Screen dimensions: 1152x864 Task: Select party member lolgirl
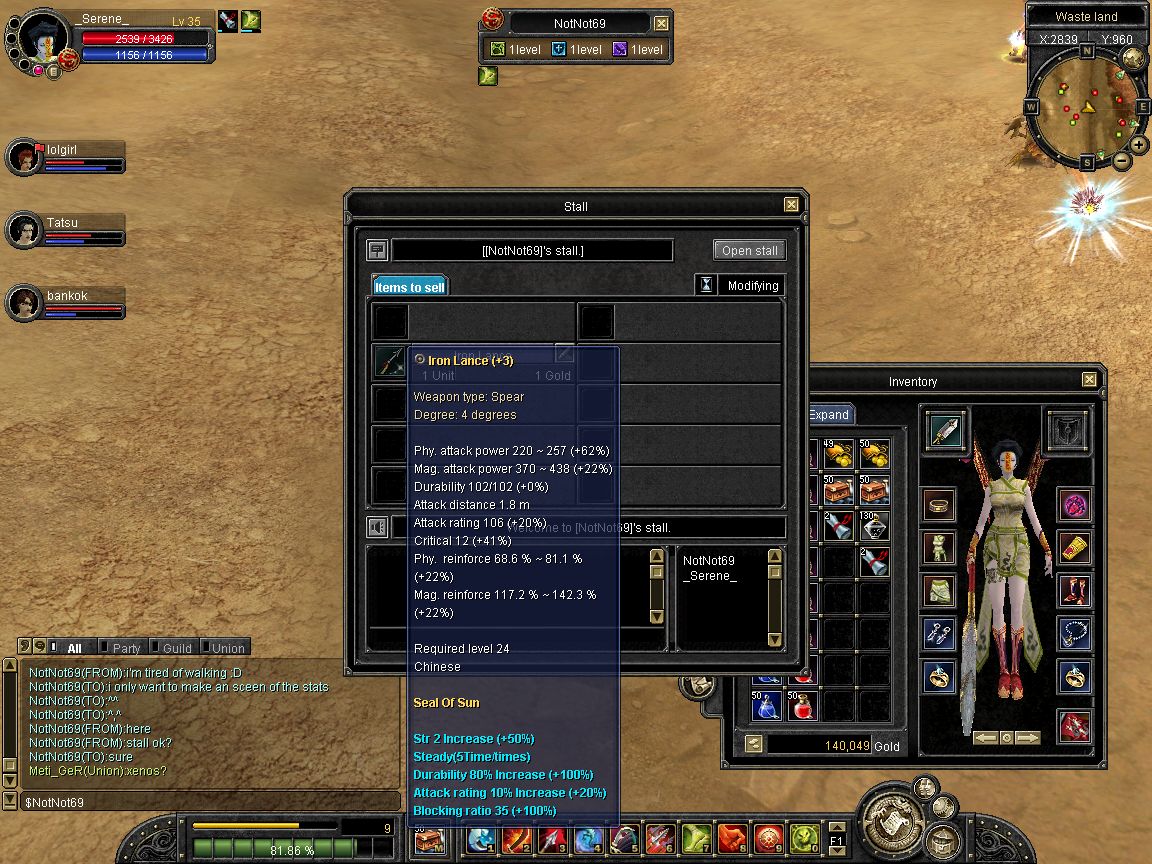click(x=66, y=156)
